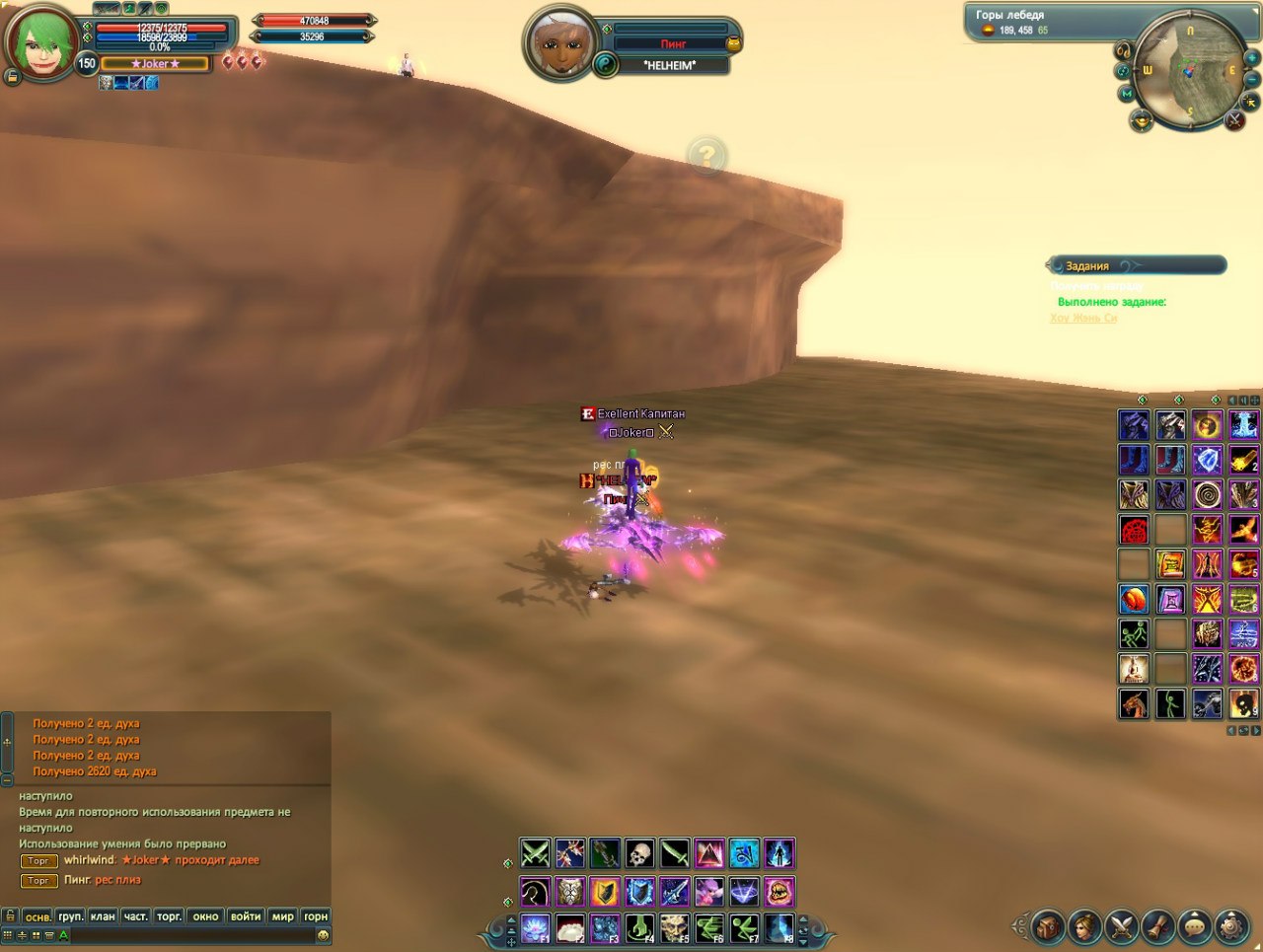Activate the spiral skill in side bar
1263x952 pixels.
pyautogui.click(x=1207, y=494)
